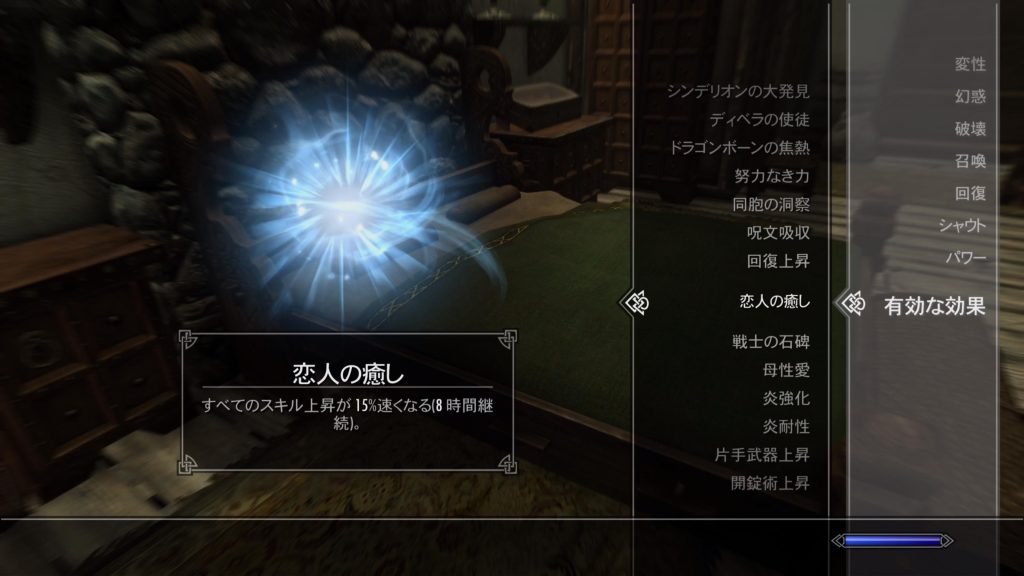Viewport: 1024px width, 576px height.
Task: Open the 幻惑 magic category
Action: point(970,97)
